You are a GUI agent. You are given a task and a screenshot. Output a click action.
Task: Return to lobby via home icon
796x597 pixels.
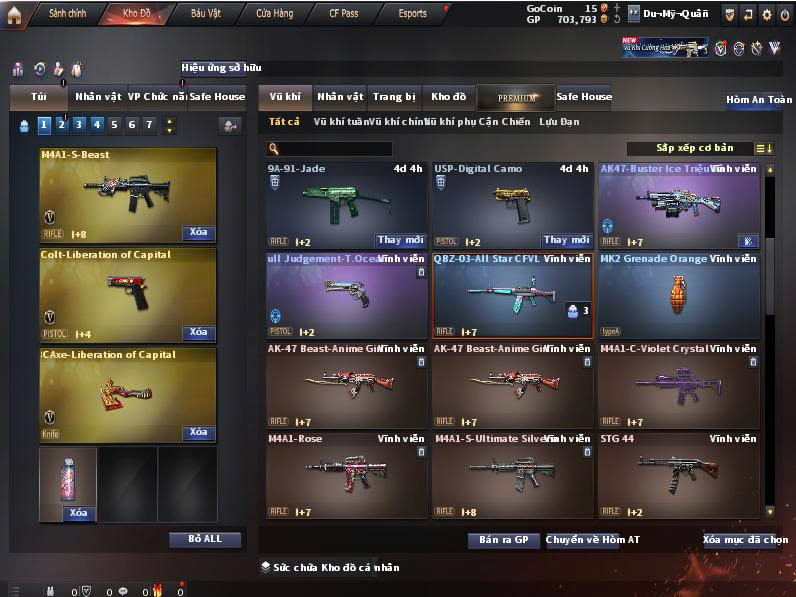(14, 15)
